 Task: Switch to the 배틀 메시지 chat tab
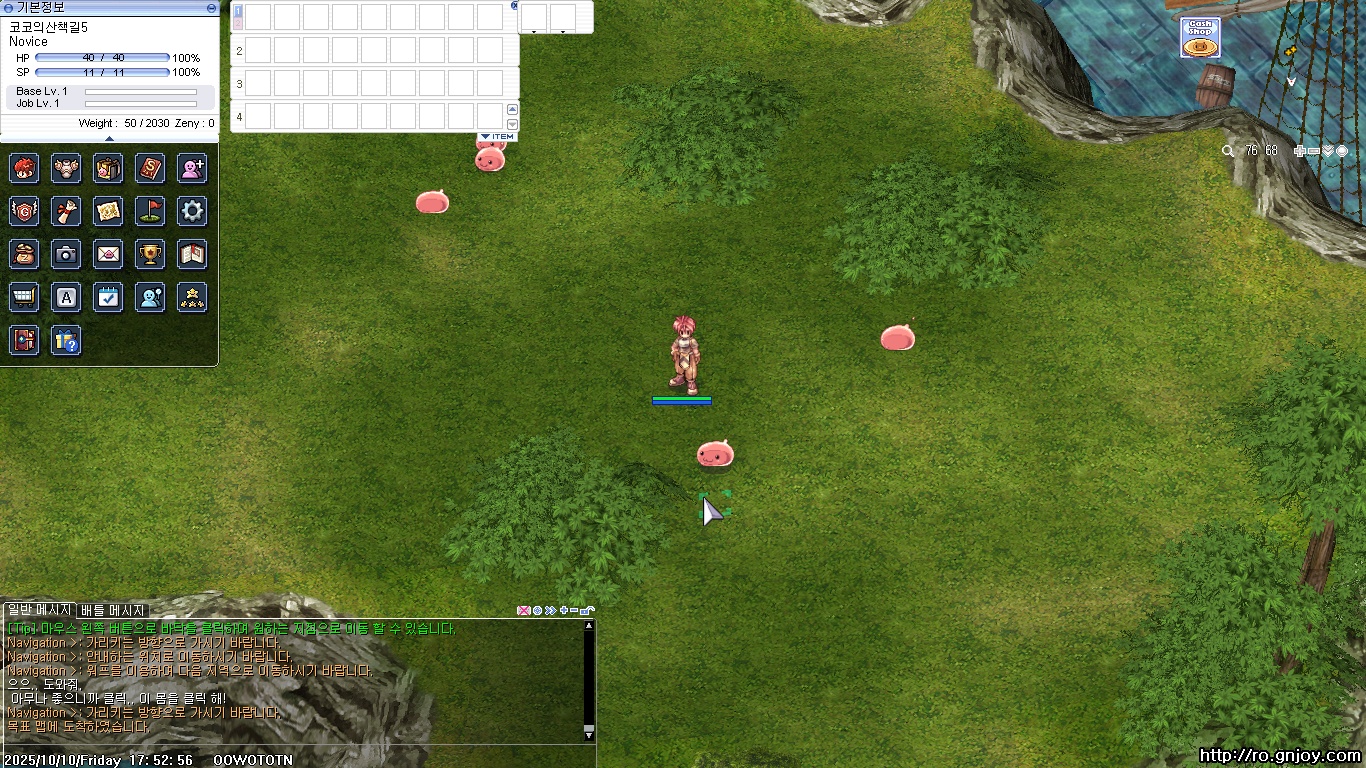[113, 610]
